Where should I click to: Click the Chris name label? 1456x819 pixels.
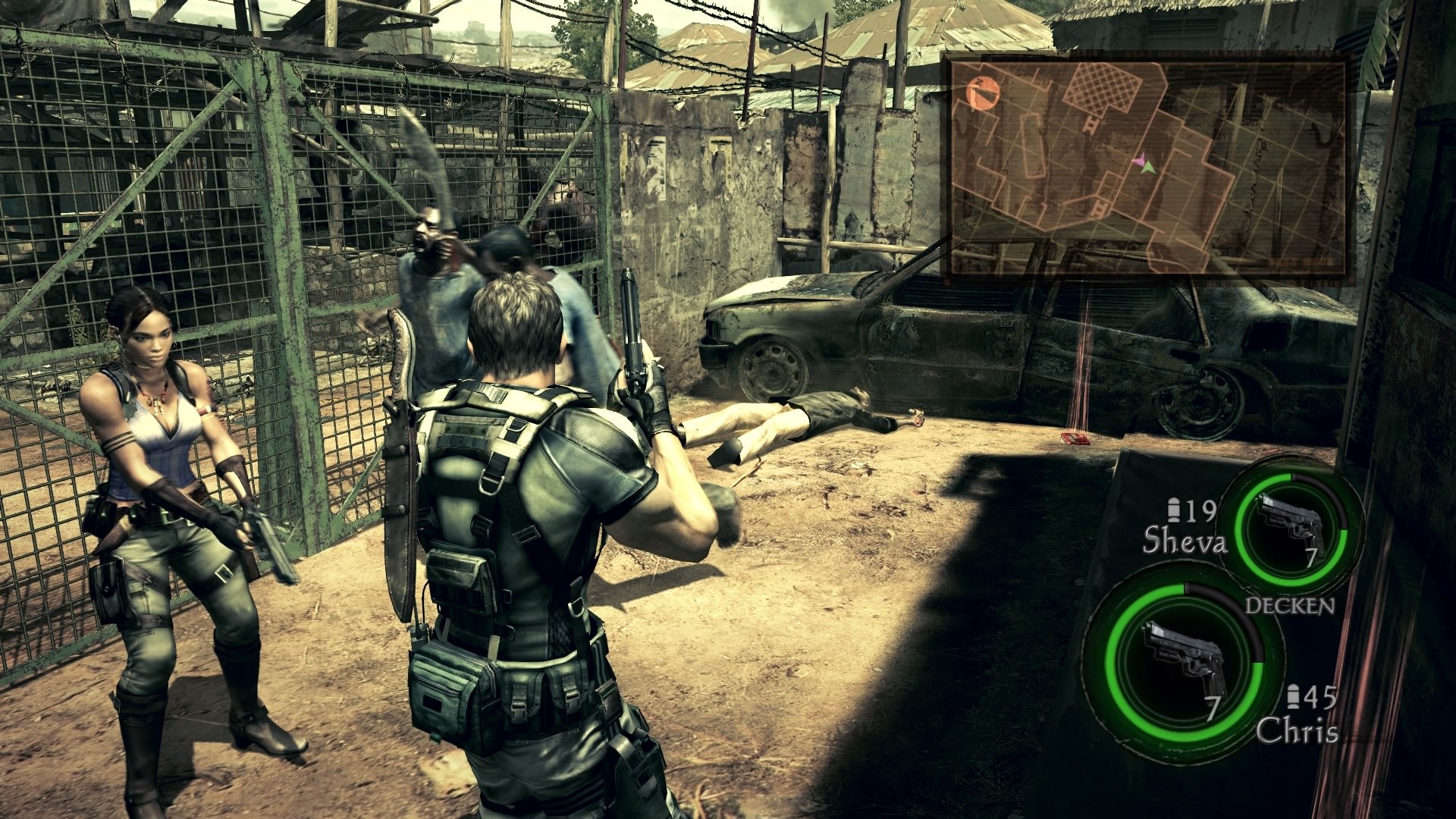point(1299,730)
